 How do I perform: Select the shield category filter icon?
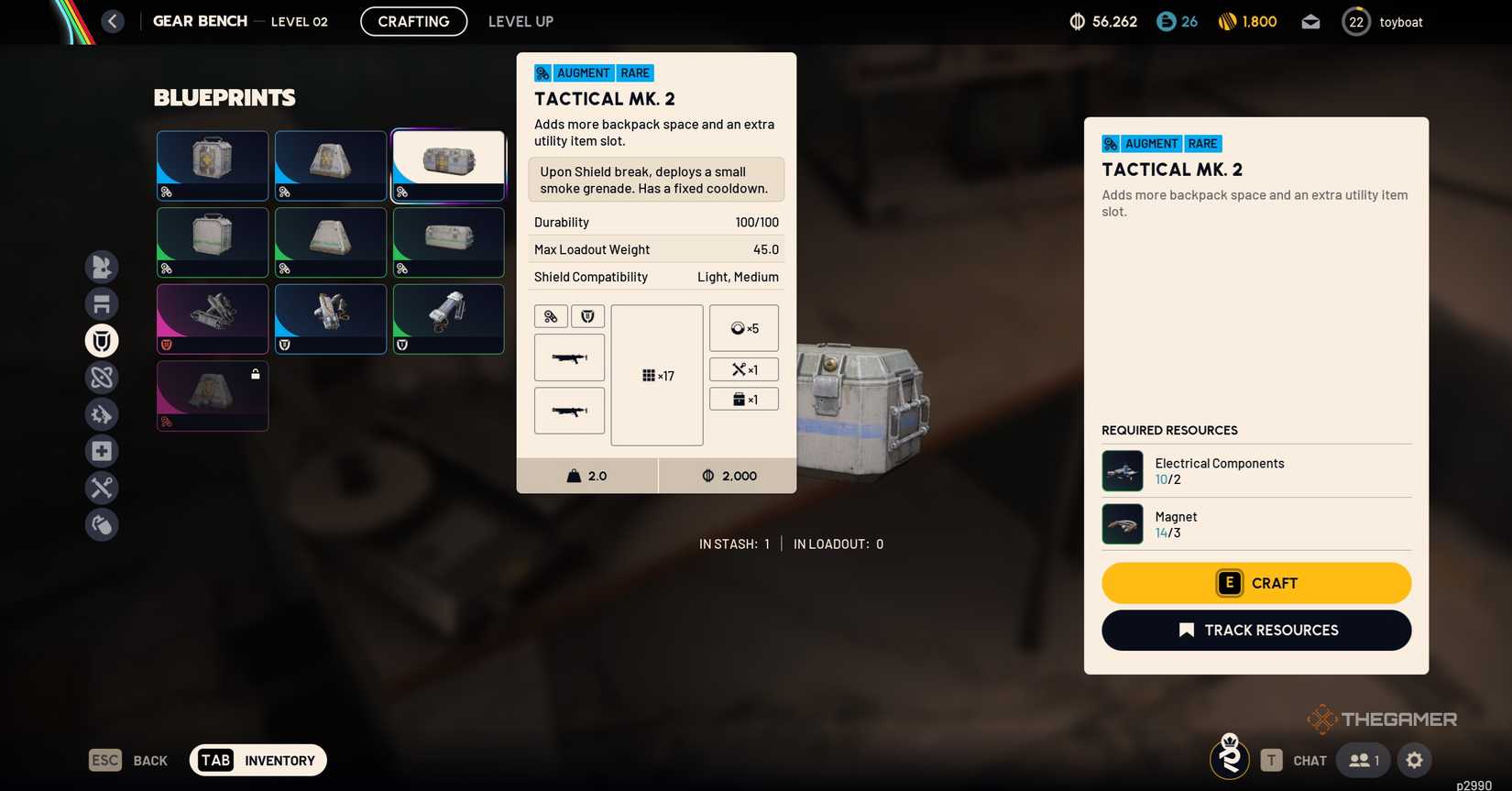pyautogui.click(x=102, y=340)
